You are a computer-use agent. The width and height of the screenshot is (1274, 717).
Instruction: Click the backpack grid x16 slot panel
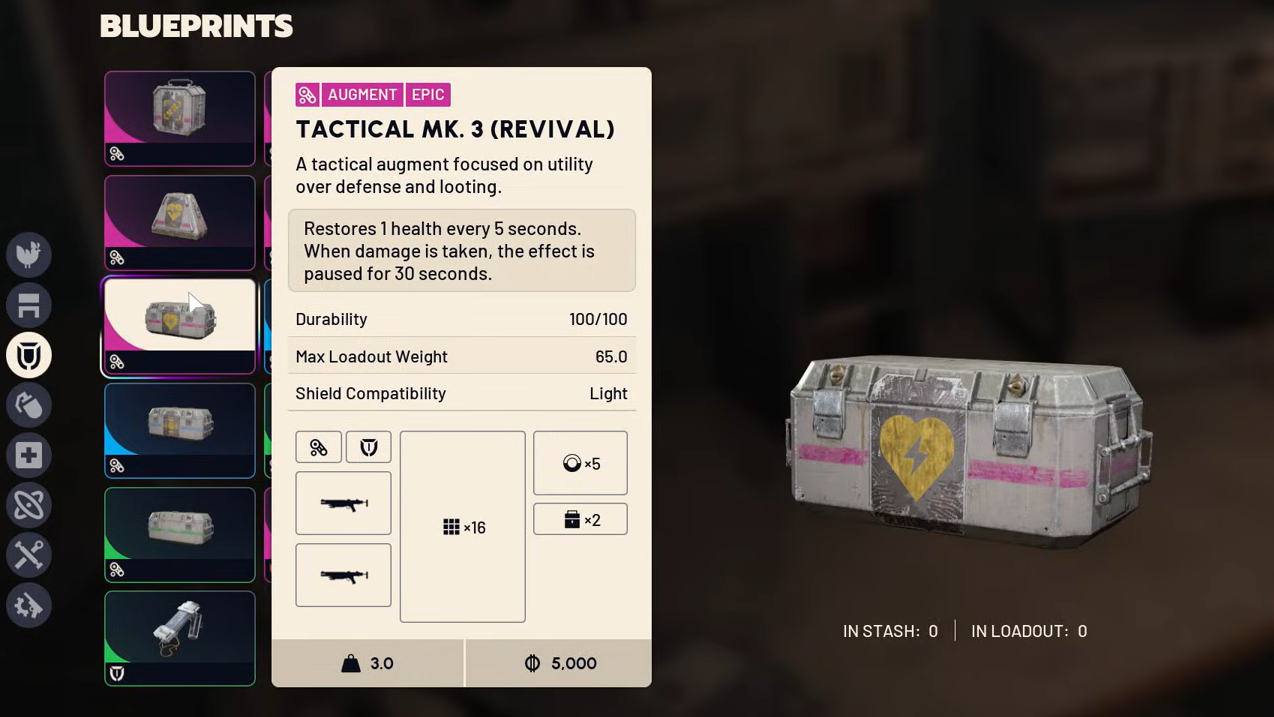(x=462, y=527)
